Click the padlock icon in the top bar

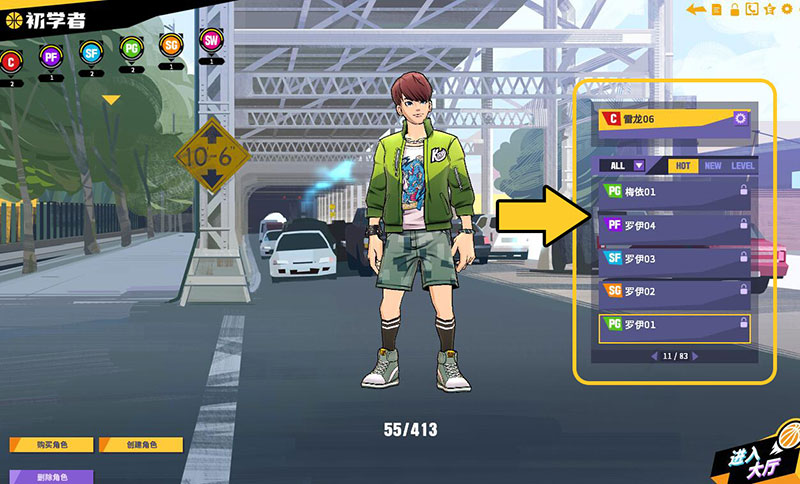pyautogui.click(x=734, y=10)
